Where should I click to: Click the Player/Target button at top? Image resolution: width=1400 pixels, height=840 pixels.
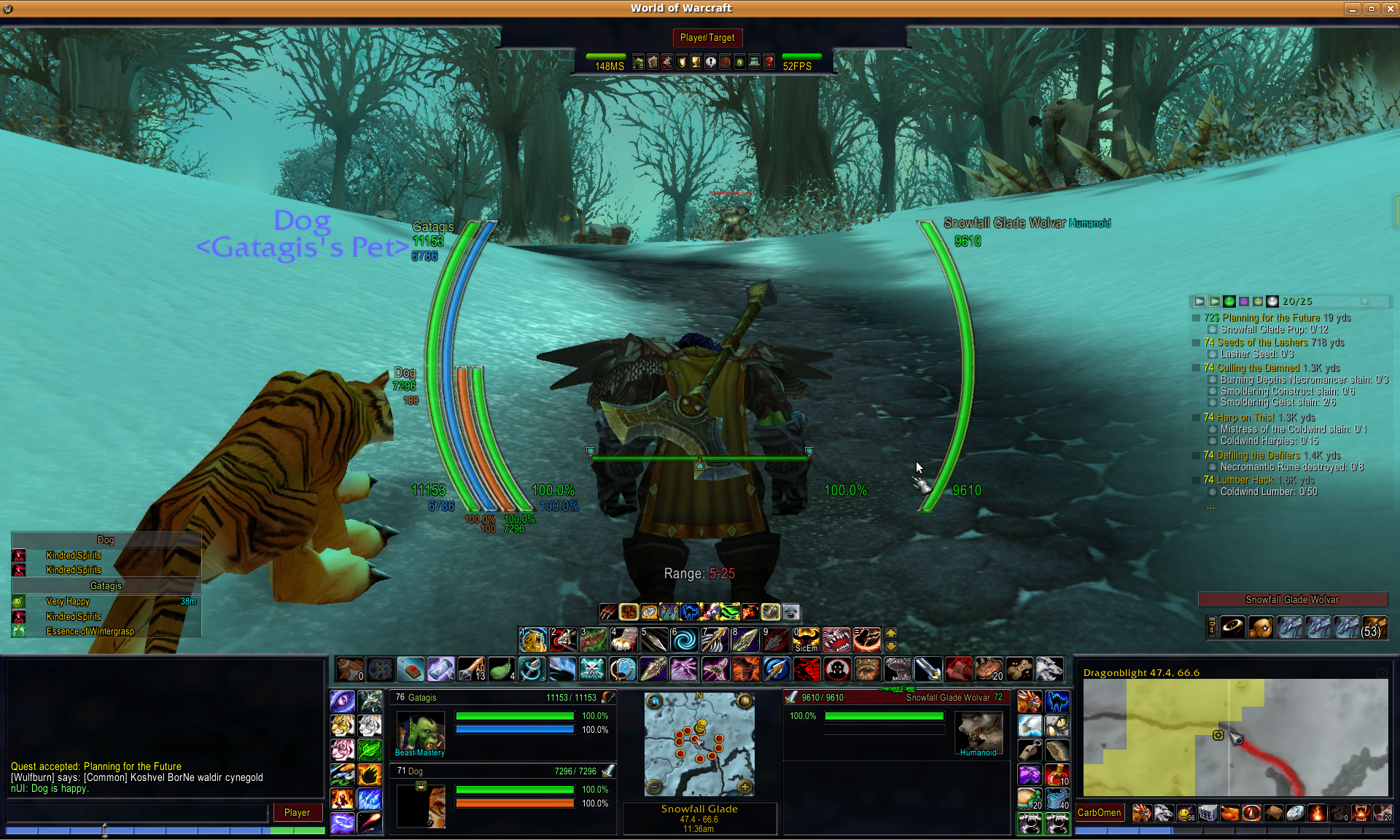pyautogui.click(x=707, y=37)
